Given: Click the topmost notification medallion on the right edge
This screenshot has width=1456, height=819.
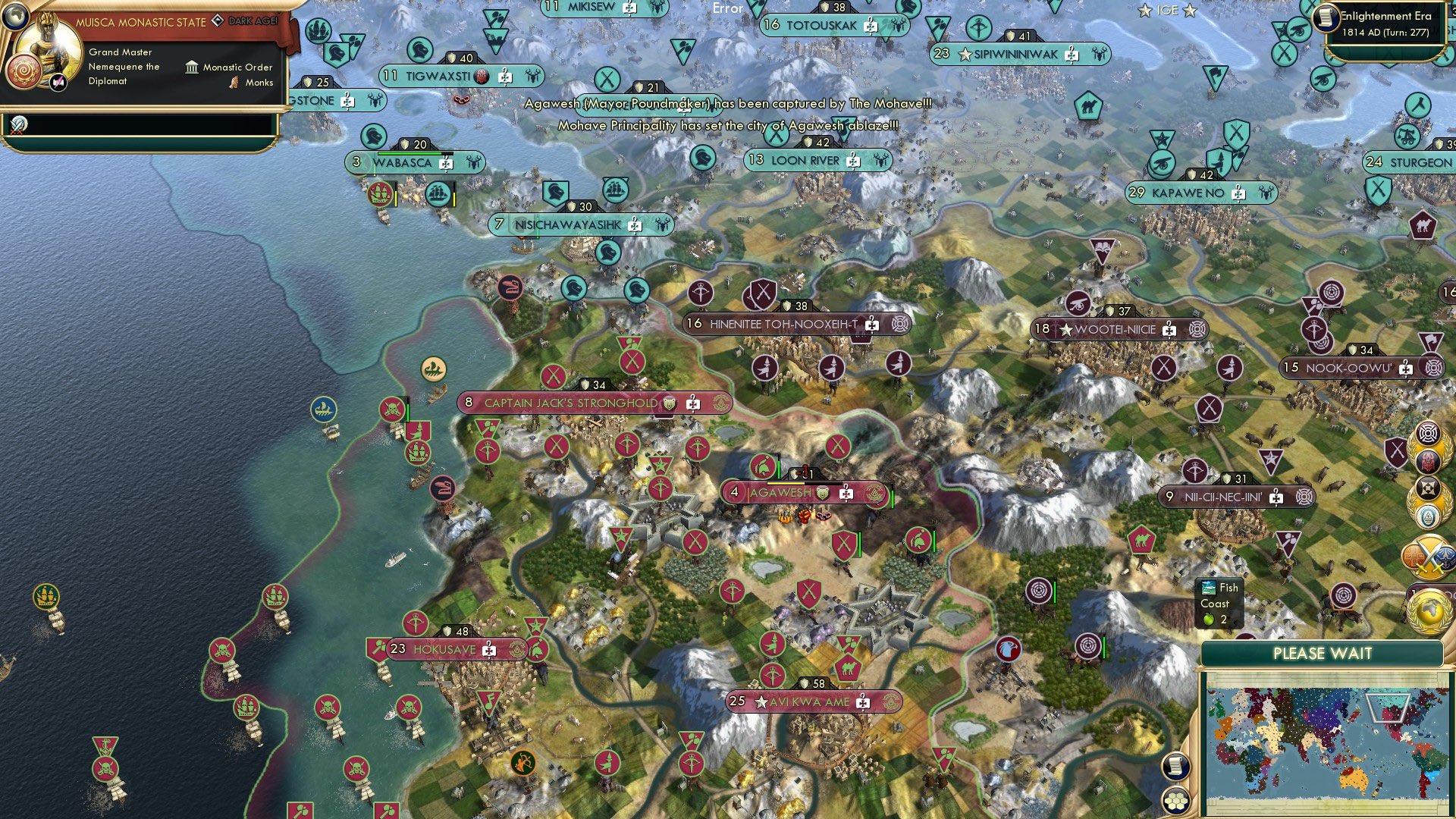Looking at the screenshot, I should point(1429,434).
